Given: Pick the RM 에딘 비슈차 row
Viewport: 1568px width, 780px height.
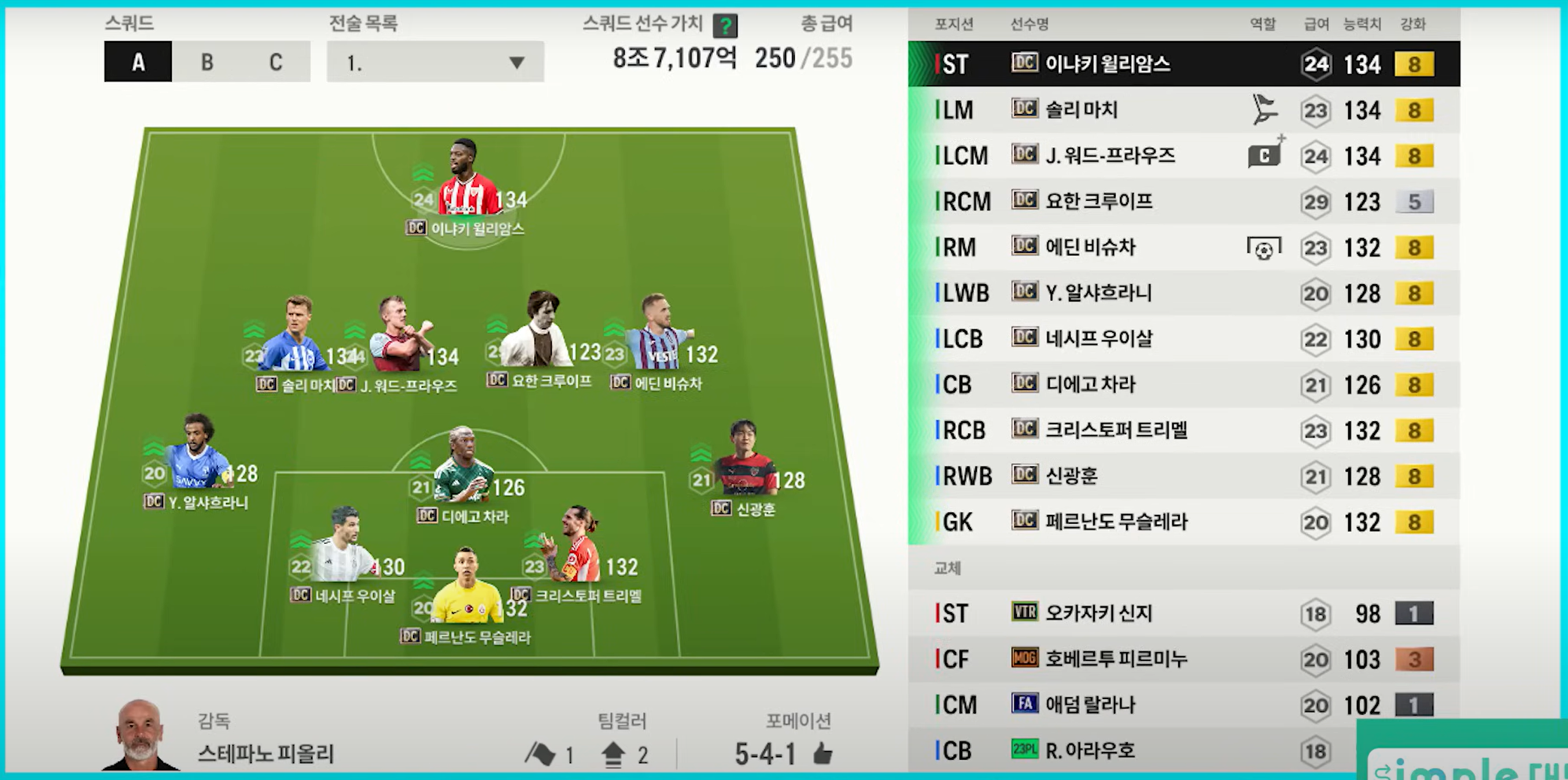Looking at the screenshot, I should [x=1183, y=247].
